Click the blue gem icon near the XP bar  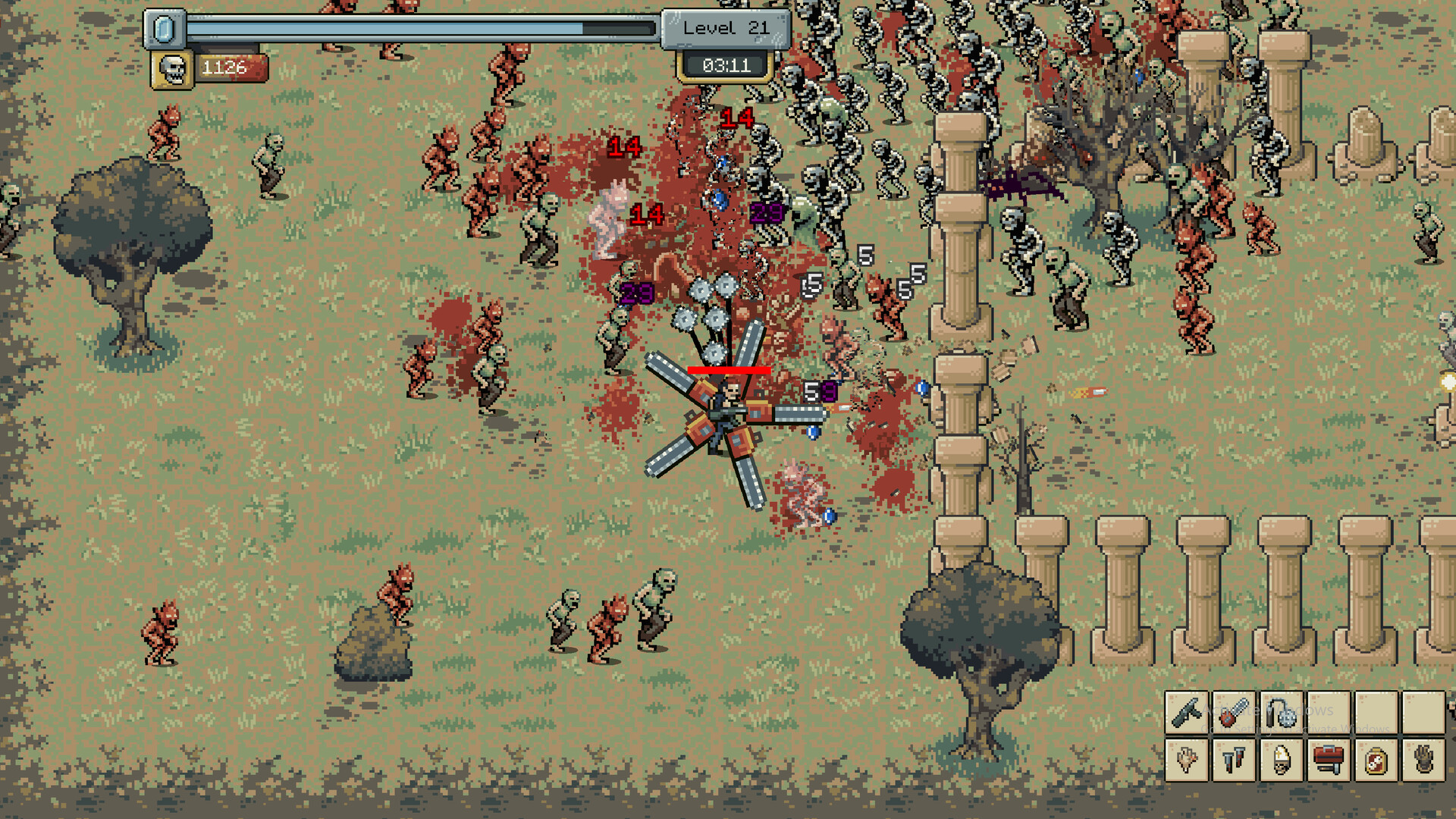pos(165,28)
